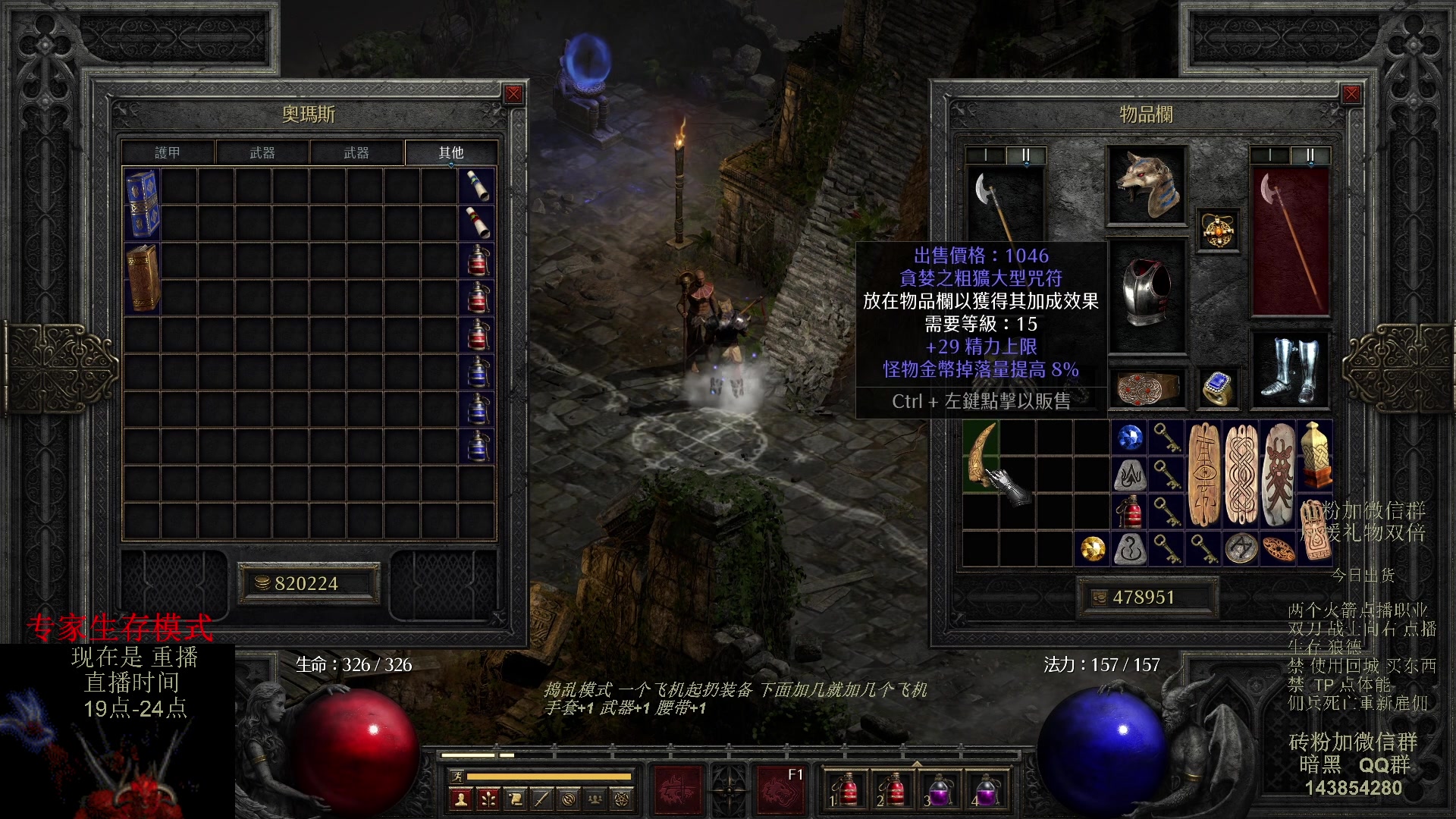The image size is (1456, 819).
Task: Select the equipped plate boots
Action: point(1290,372)
